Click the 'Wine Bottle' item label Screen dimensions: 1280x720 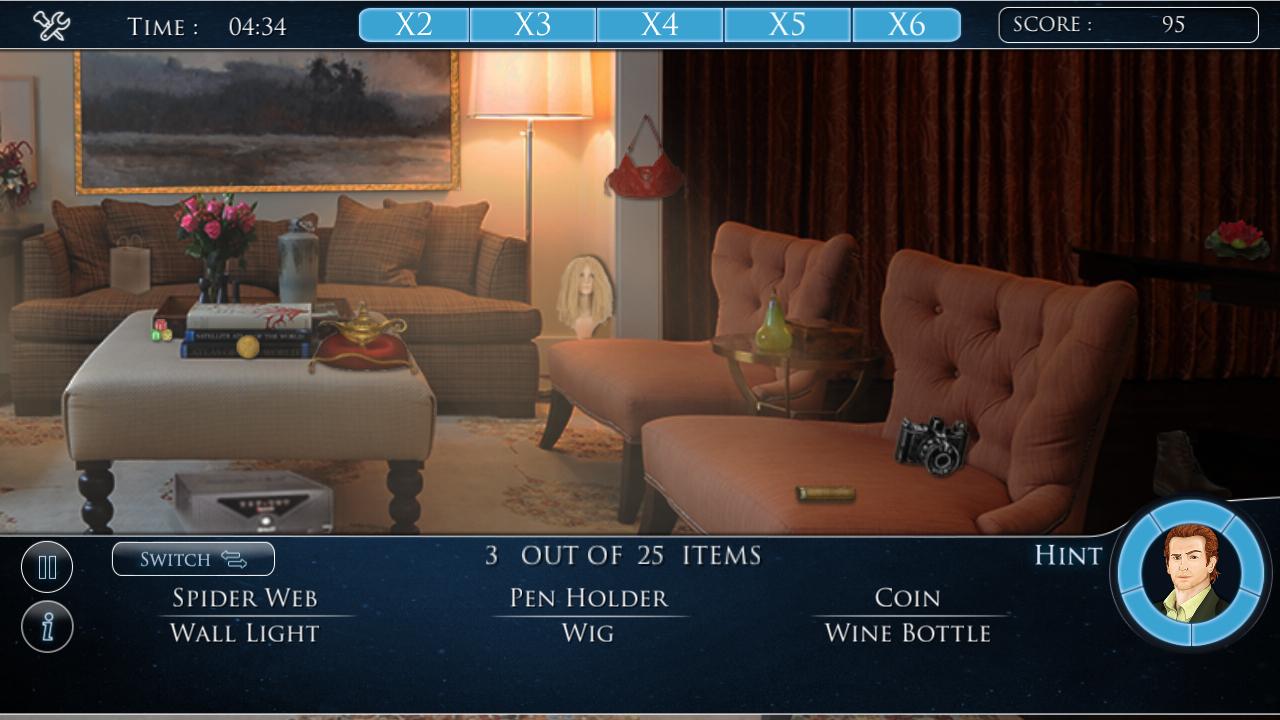908,632
